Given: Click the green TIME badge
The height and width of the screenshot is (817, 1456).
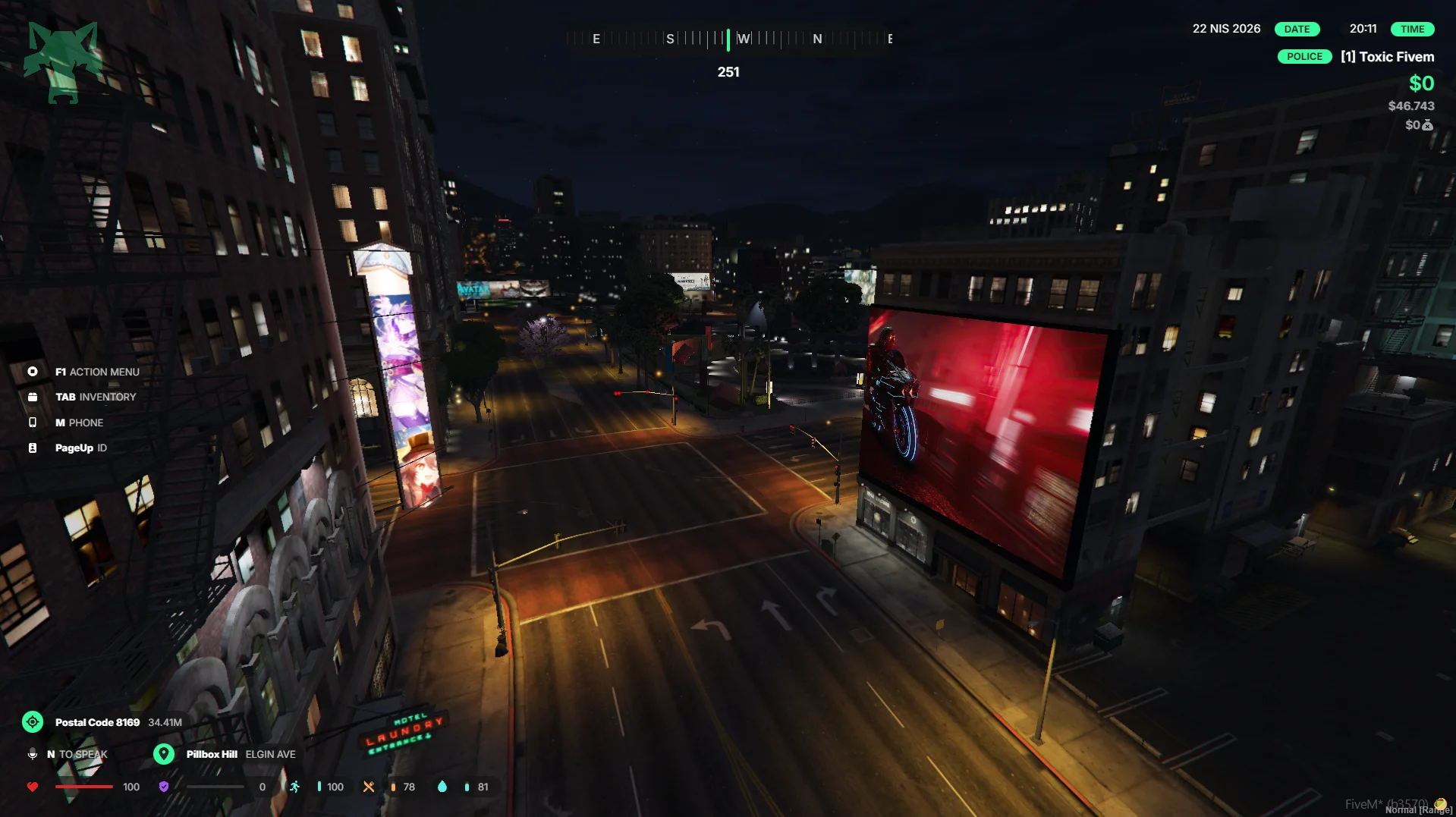Looking at the screenshot, I should [1412, 29].
